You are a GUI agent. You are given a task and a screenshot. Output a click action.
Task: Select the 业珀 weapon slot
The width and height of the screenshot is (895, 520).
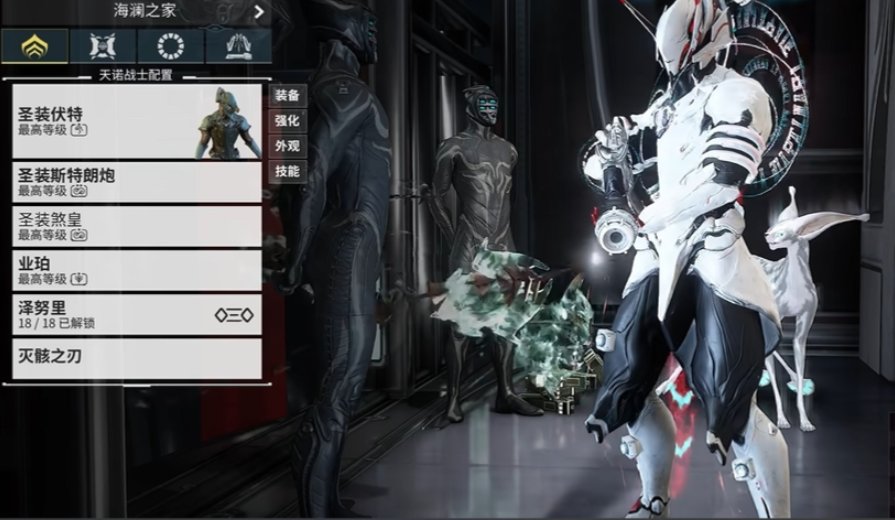point(136,270)
